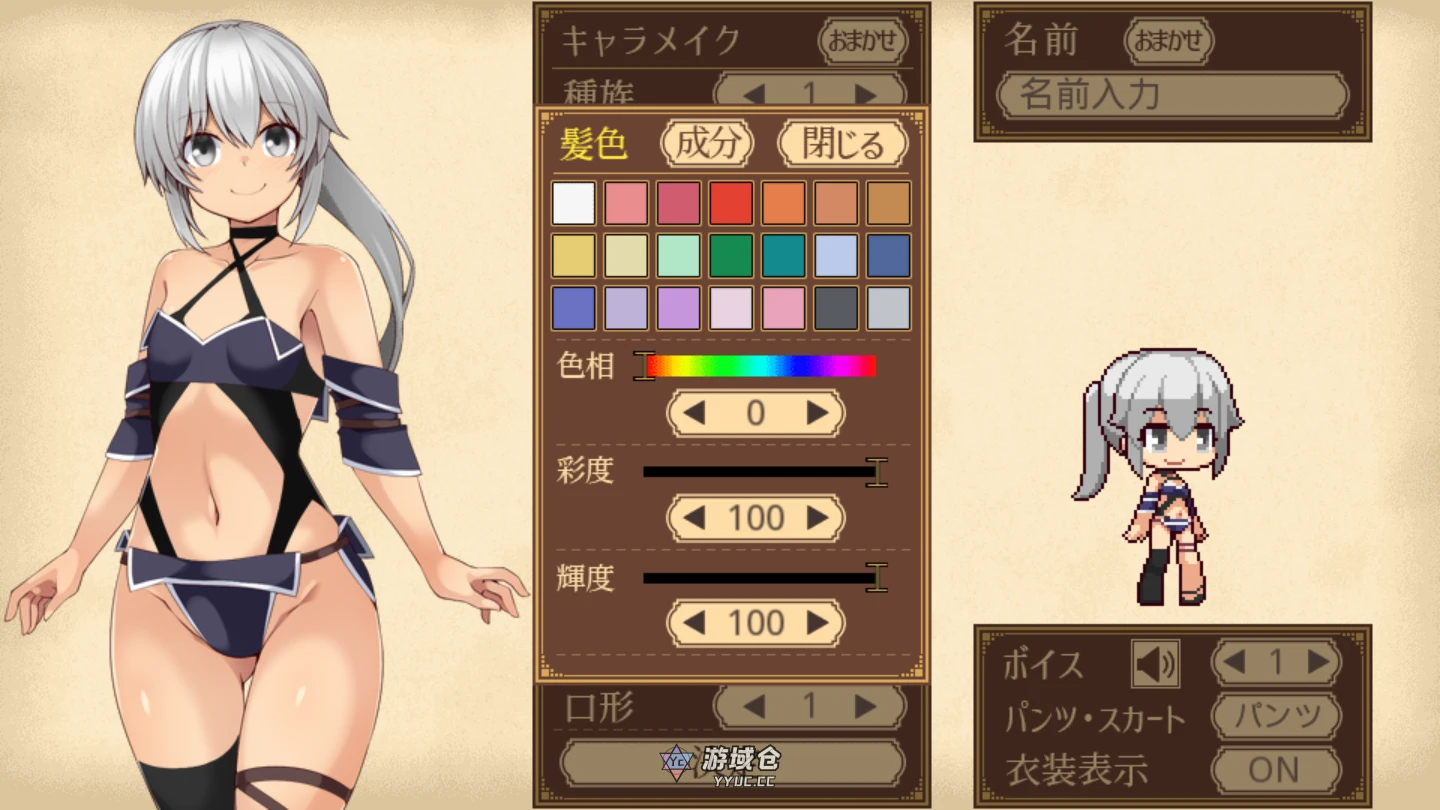
Task: Advance 口形 mouth shape to next option
Action: click(865, 707)
